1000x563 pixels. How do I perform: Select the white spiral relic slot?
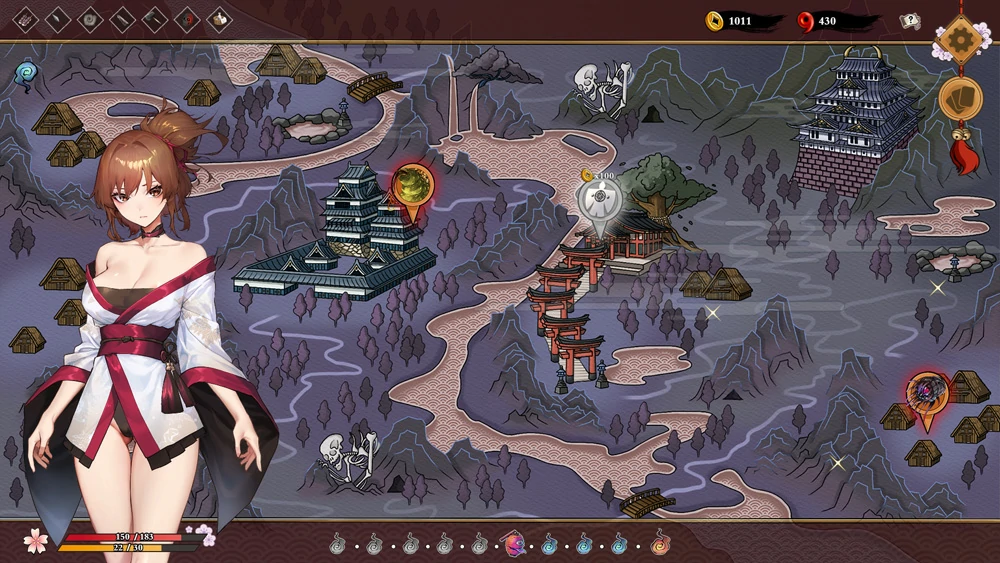[x=90, y=19]
